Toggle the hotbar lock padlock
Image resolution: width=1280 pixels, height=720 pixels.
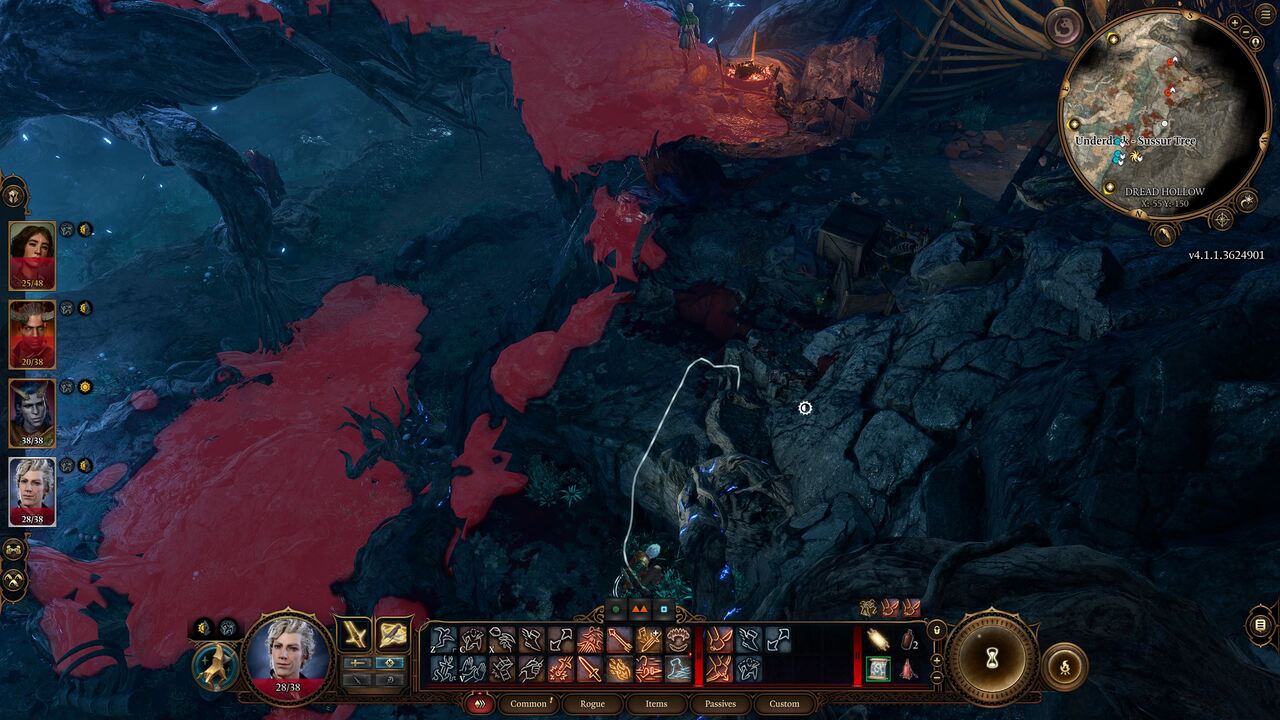coord(936,630)
